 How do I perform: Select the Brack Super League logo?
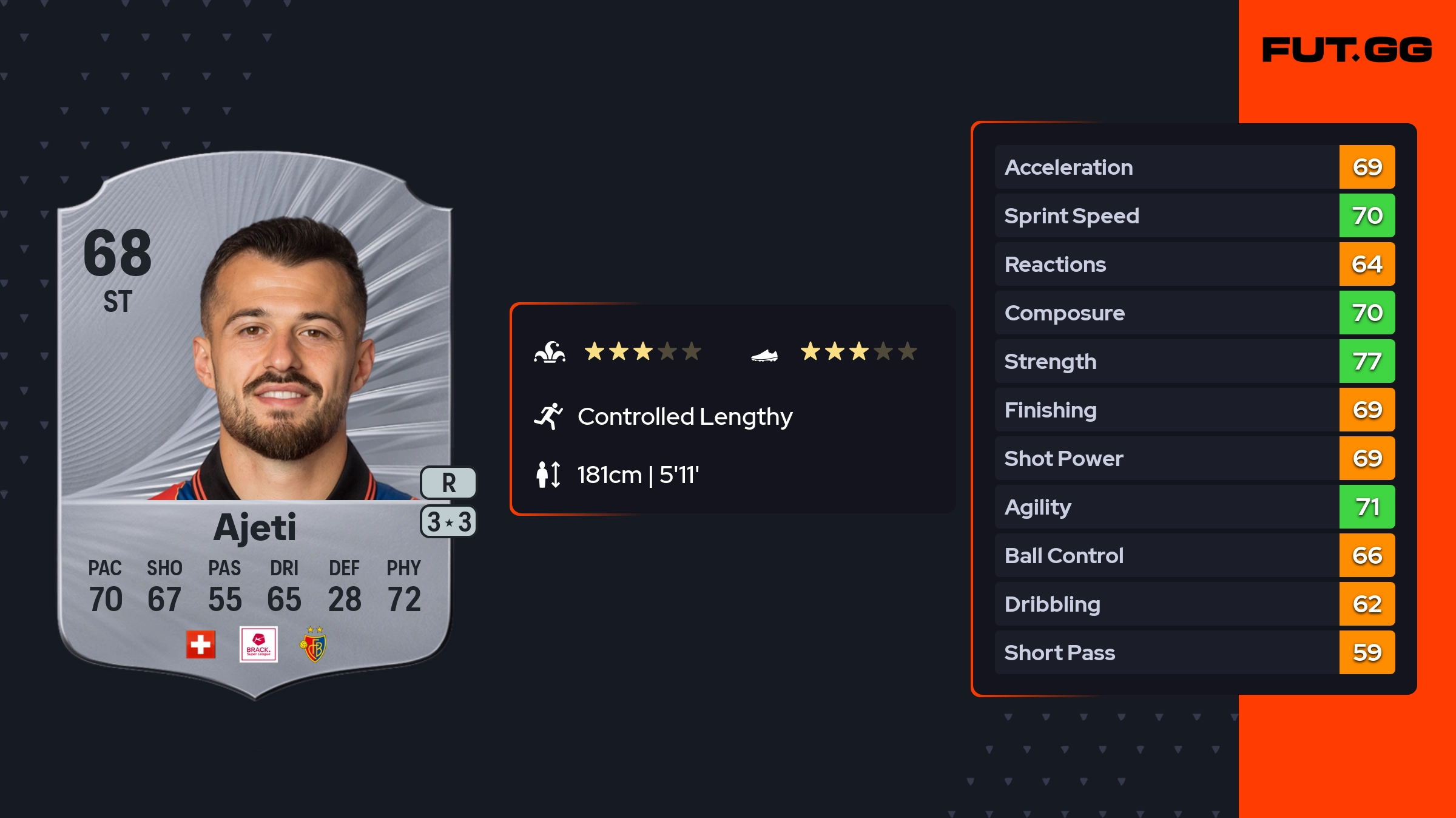pyautogui.click(x=258, y=644)
